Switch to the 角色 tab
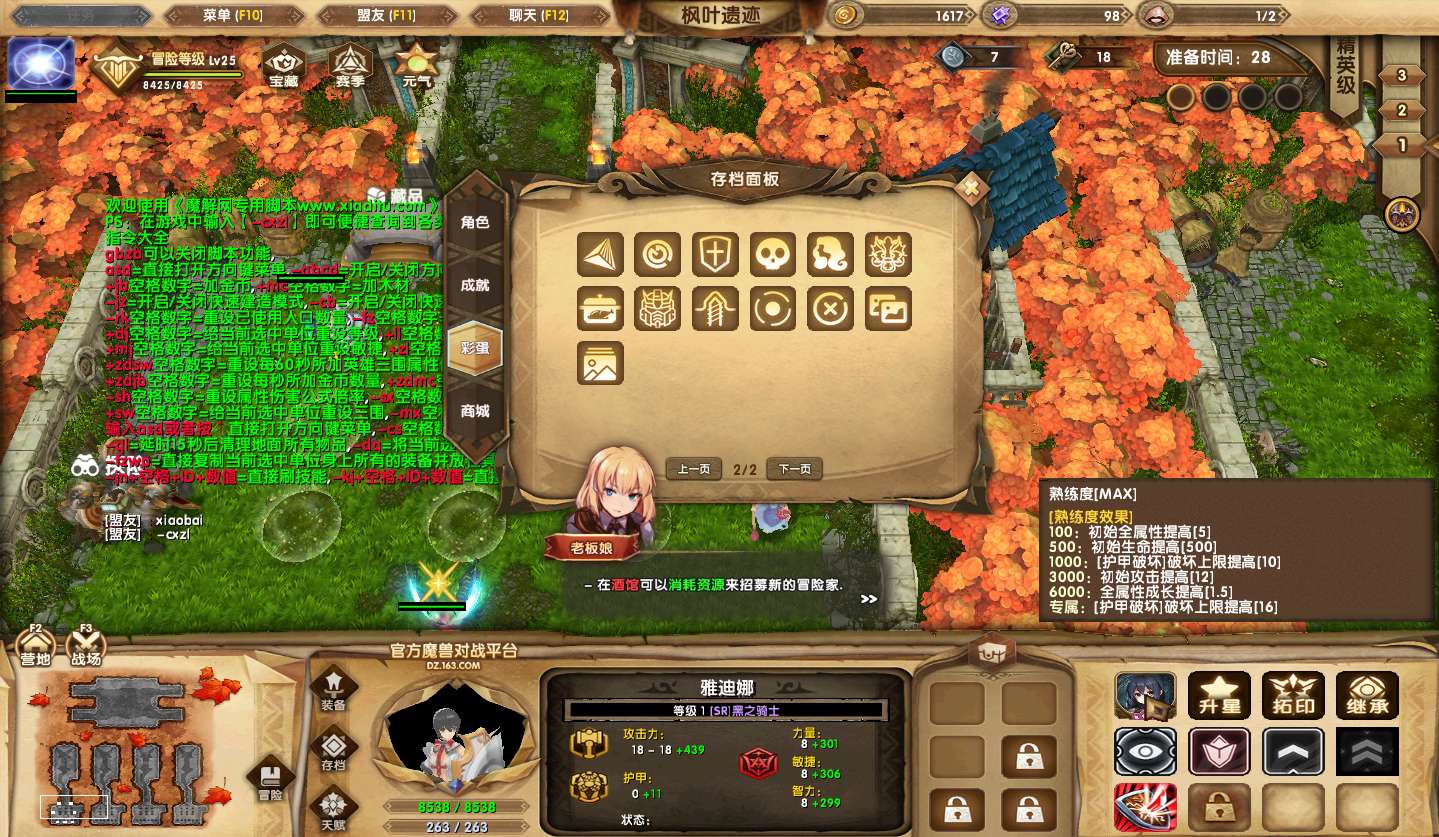The width and height of the screenshot is (1439, 837). (475, 222)
